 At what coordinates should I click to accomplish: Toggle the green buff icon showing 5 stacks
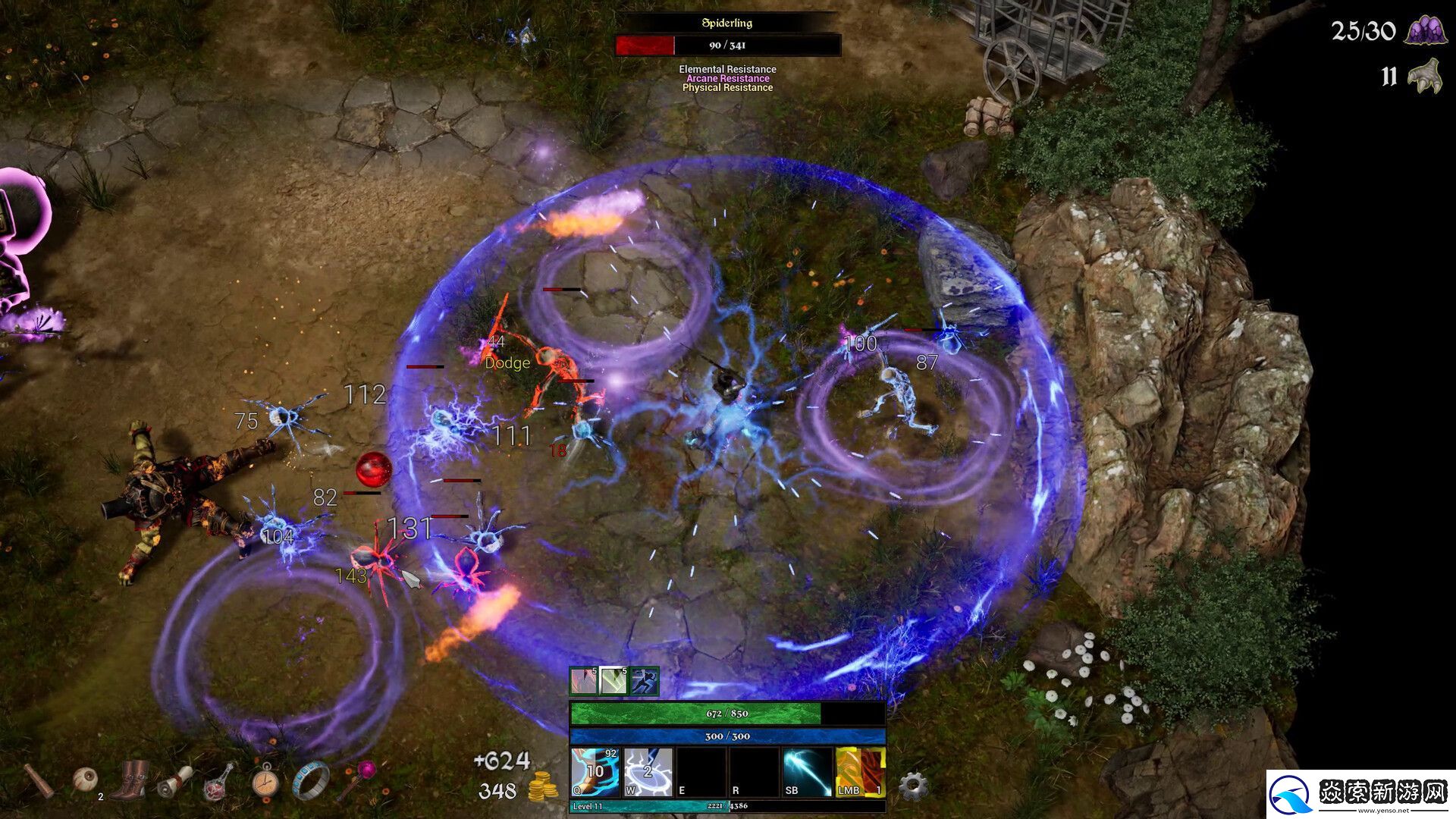pos(613,681)
